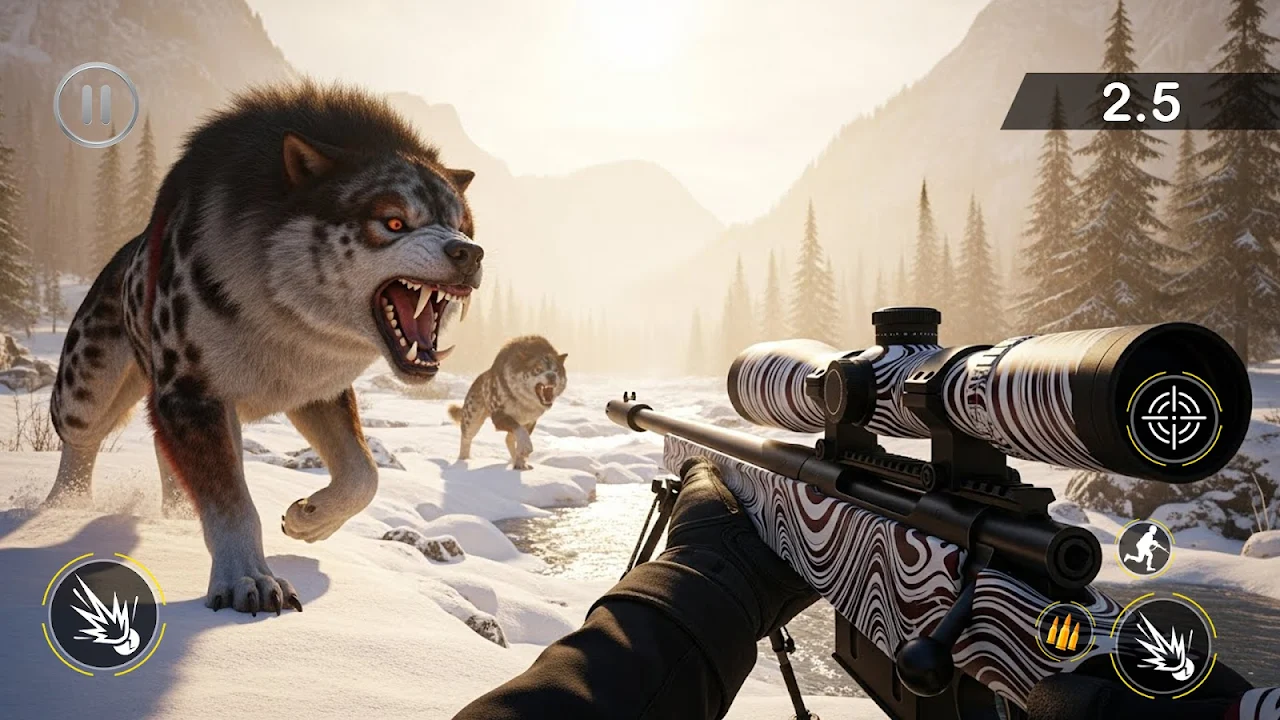This screenshot has width=1280, height=720.
Task: Hit the fire button near the wolf's paw
Action: coord(104,615)
